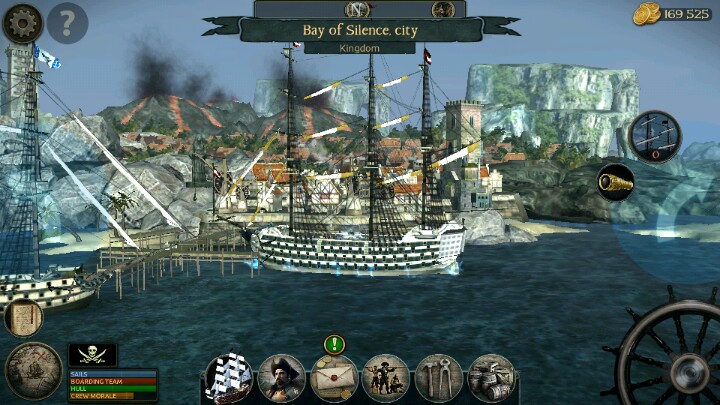Open the parchment journal scroll
The height and width of the screenshot is (405, 720).
pyautogui.click(x=22, y=317)
